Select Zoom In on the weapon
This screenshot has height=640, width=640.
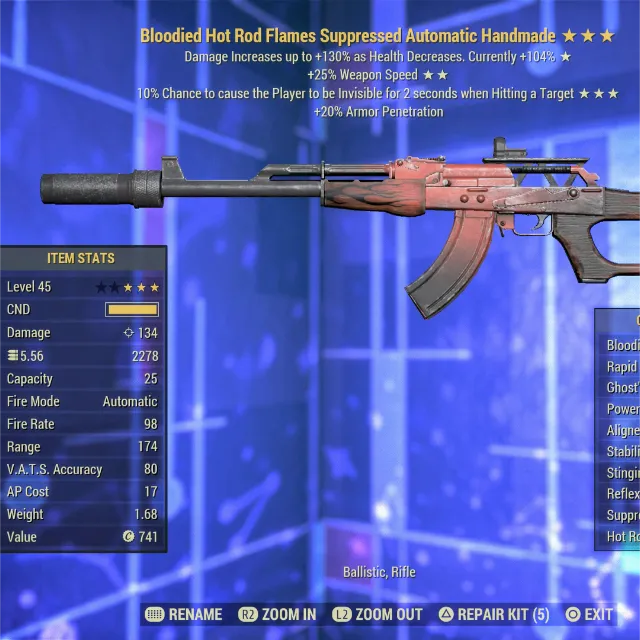277,614
